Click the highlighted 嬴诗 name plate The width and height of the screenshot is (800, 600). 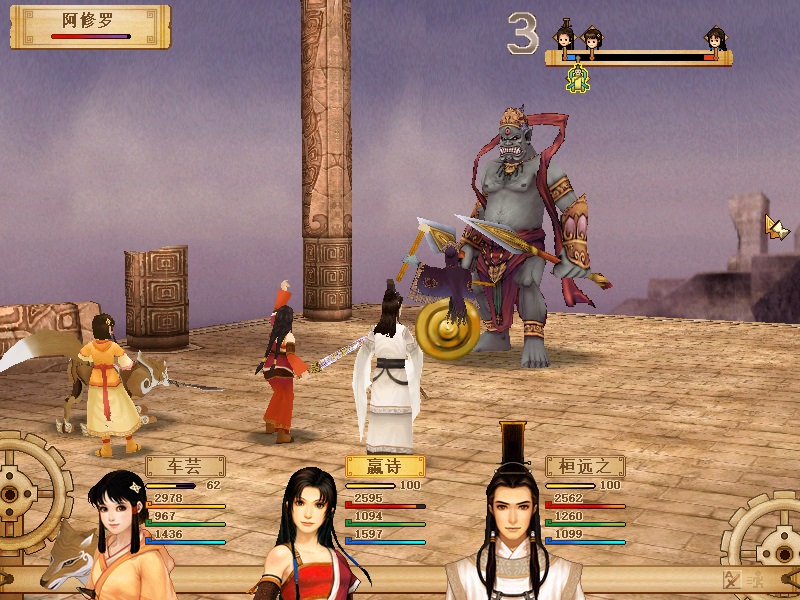pos(385,466)
